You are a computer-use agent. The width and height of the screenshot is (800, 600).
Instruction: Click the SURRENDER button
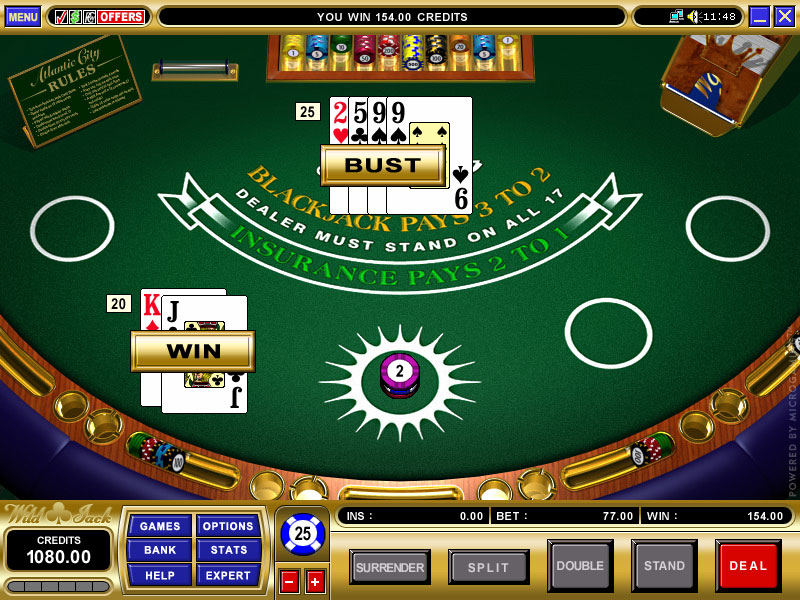click(390, 567)
